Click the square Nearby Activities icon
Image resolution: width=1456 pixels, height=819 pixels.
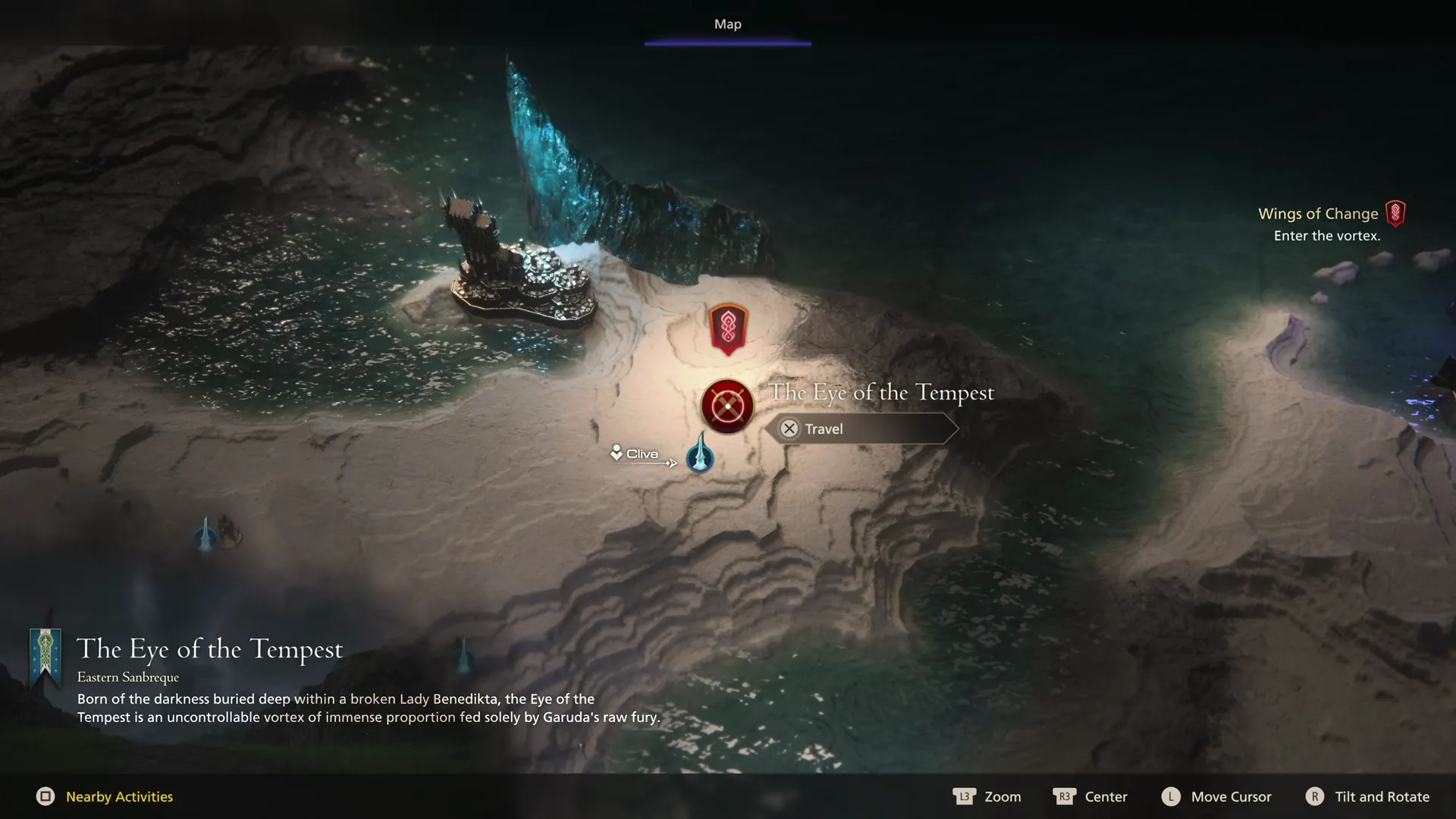point(47,797)
